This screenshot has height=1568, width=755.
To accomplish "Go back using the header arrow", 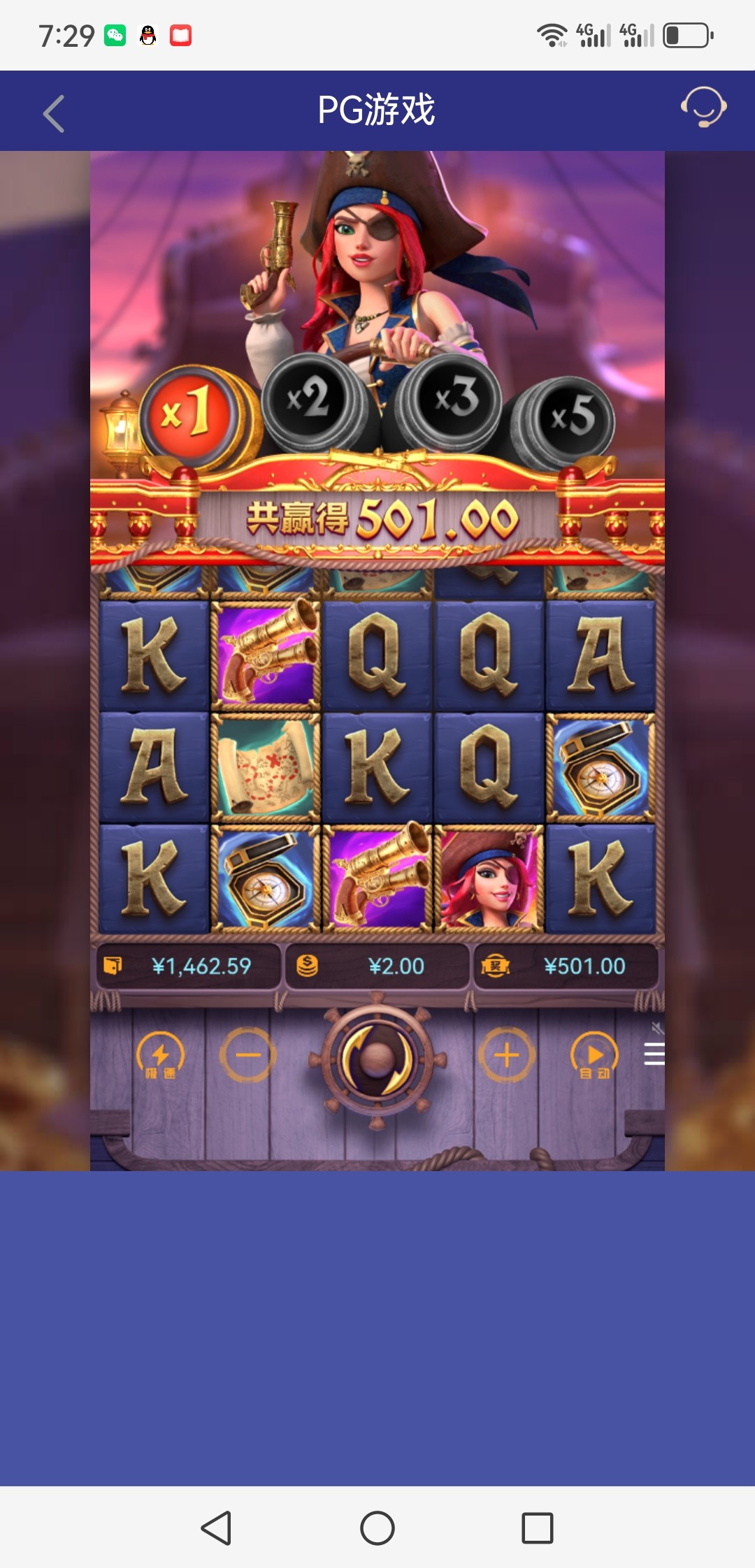I will 54,113.
